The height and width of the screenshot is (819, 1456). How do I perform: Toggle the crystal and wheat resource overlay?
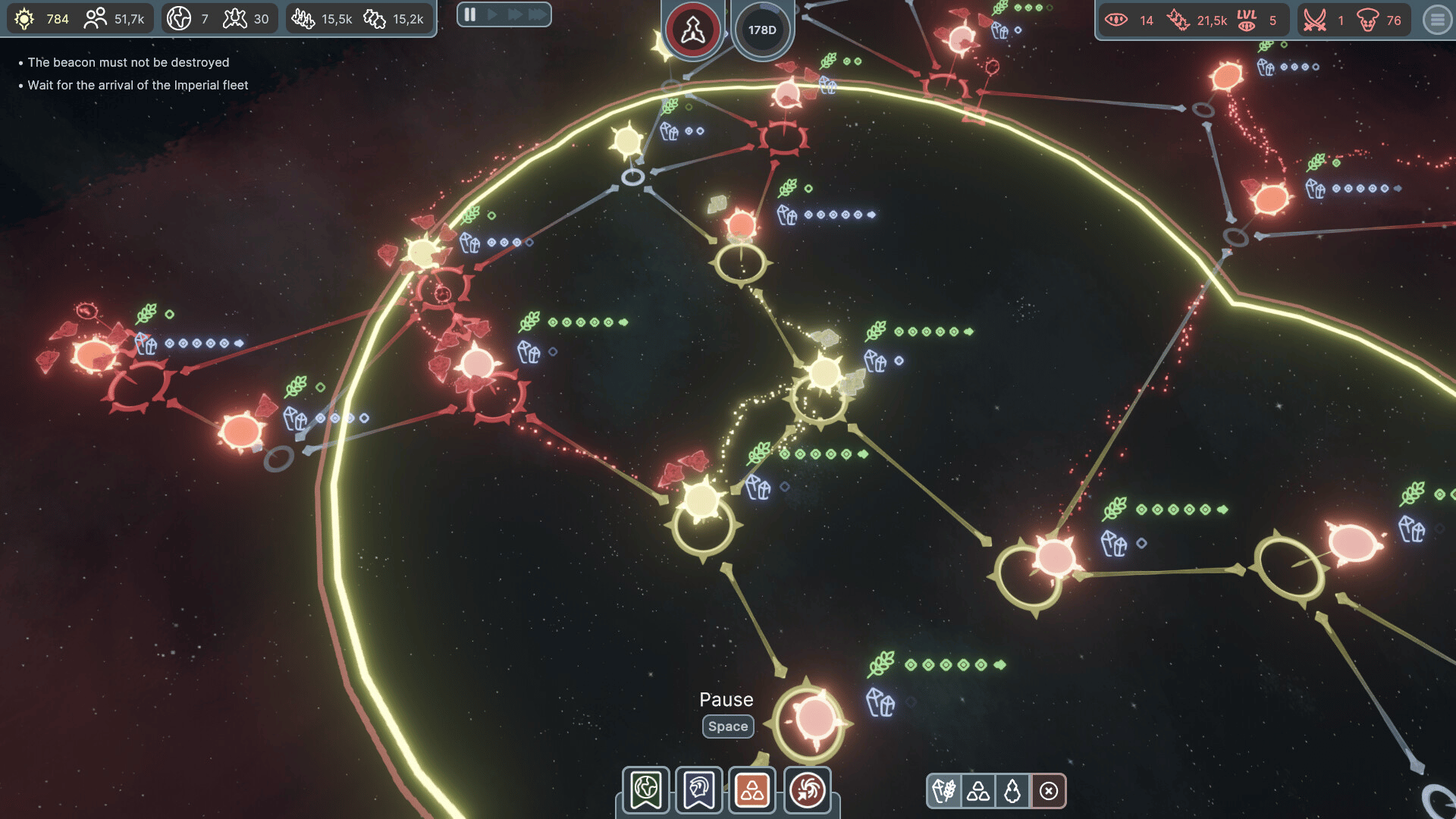click(x=944, y=792)
